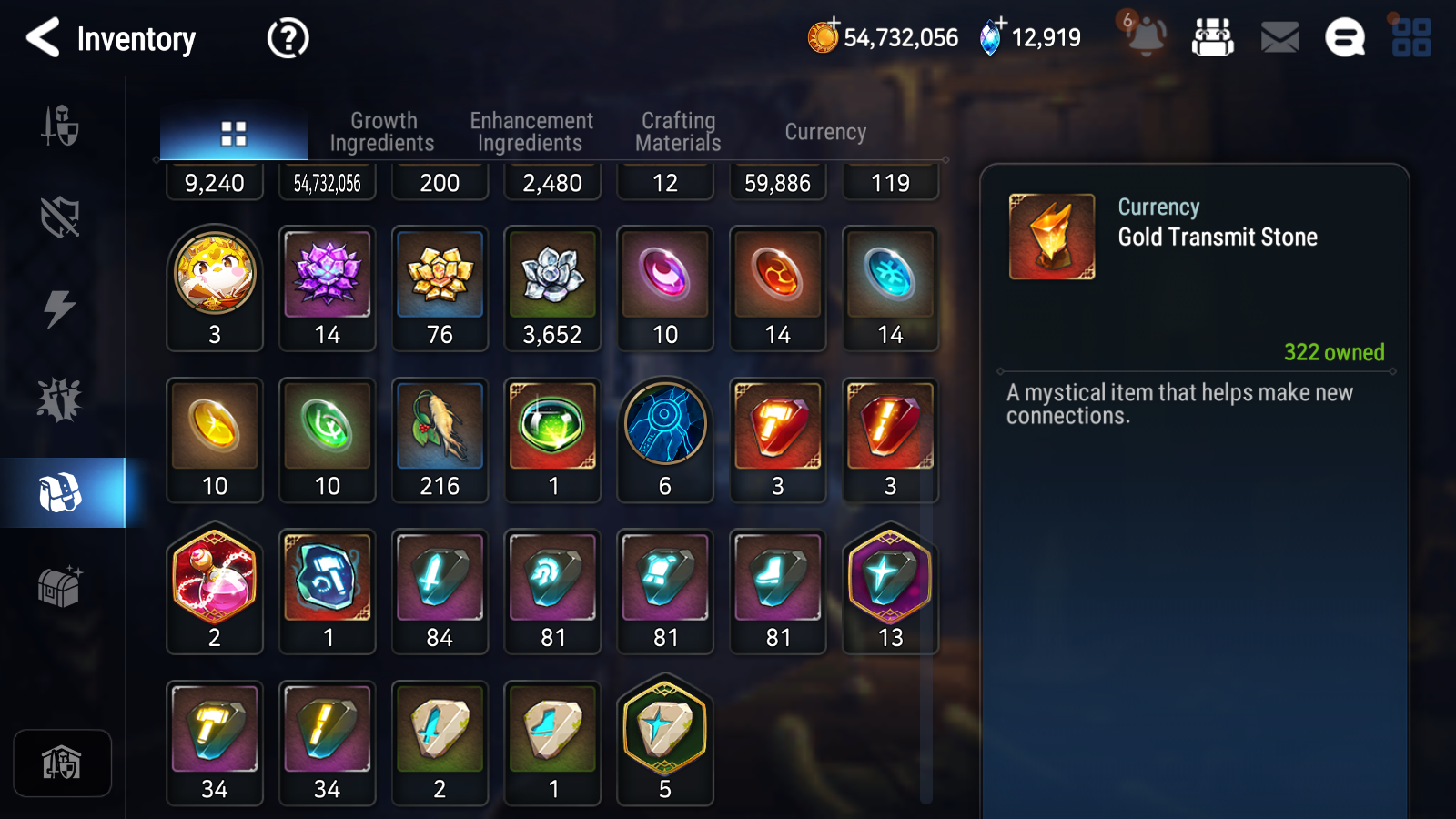1456x819 pixels.
Task: Open the mailbox
Action: coord(1278,38)
